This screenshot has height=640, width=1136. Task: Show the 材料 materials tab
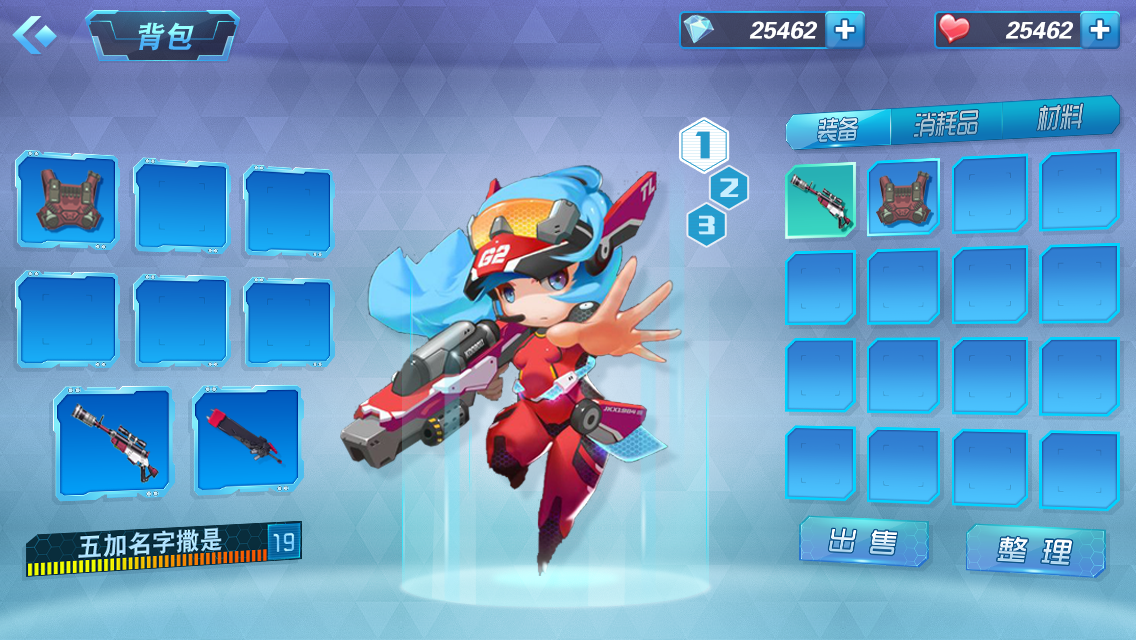(x=1060, y=118)
